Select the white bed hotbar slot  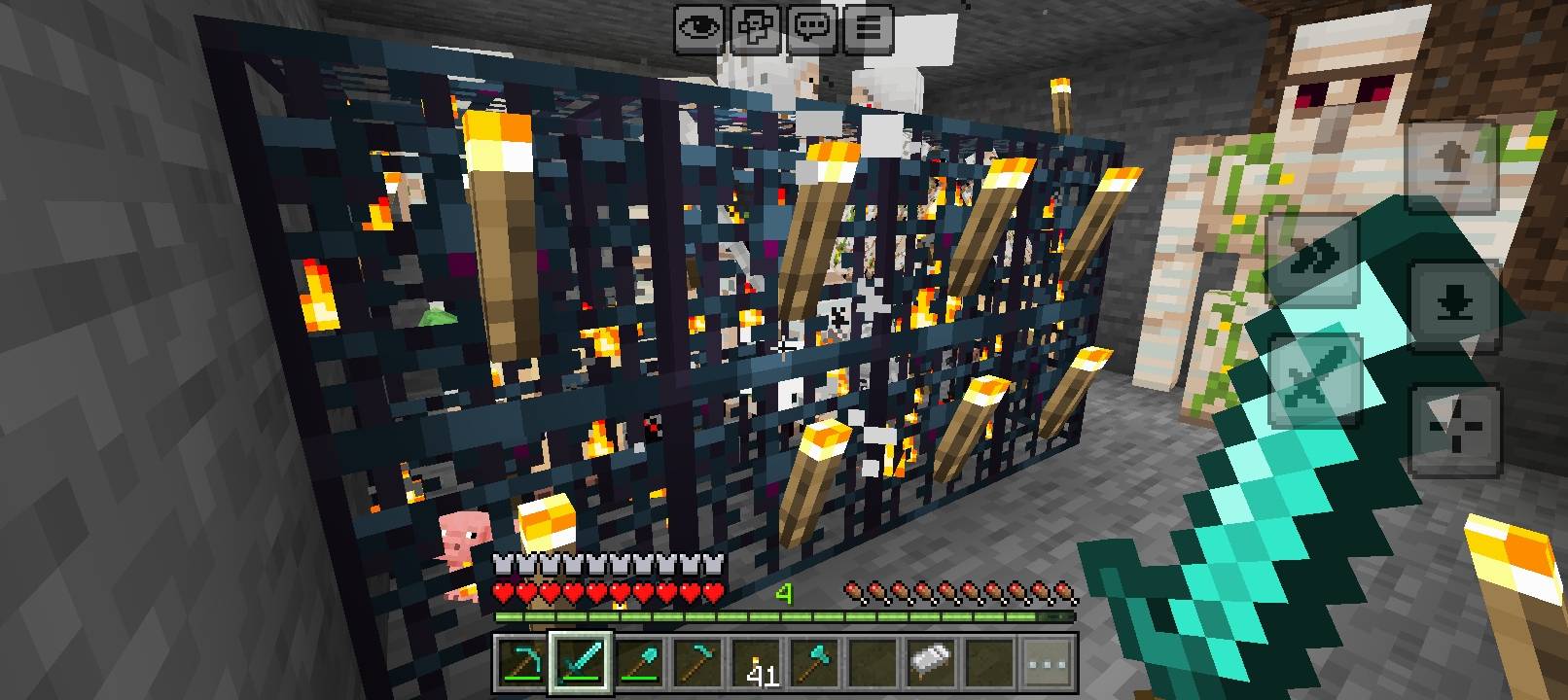click(929, 666)
